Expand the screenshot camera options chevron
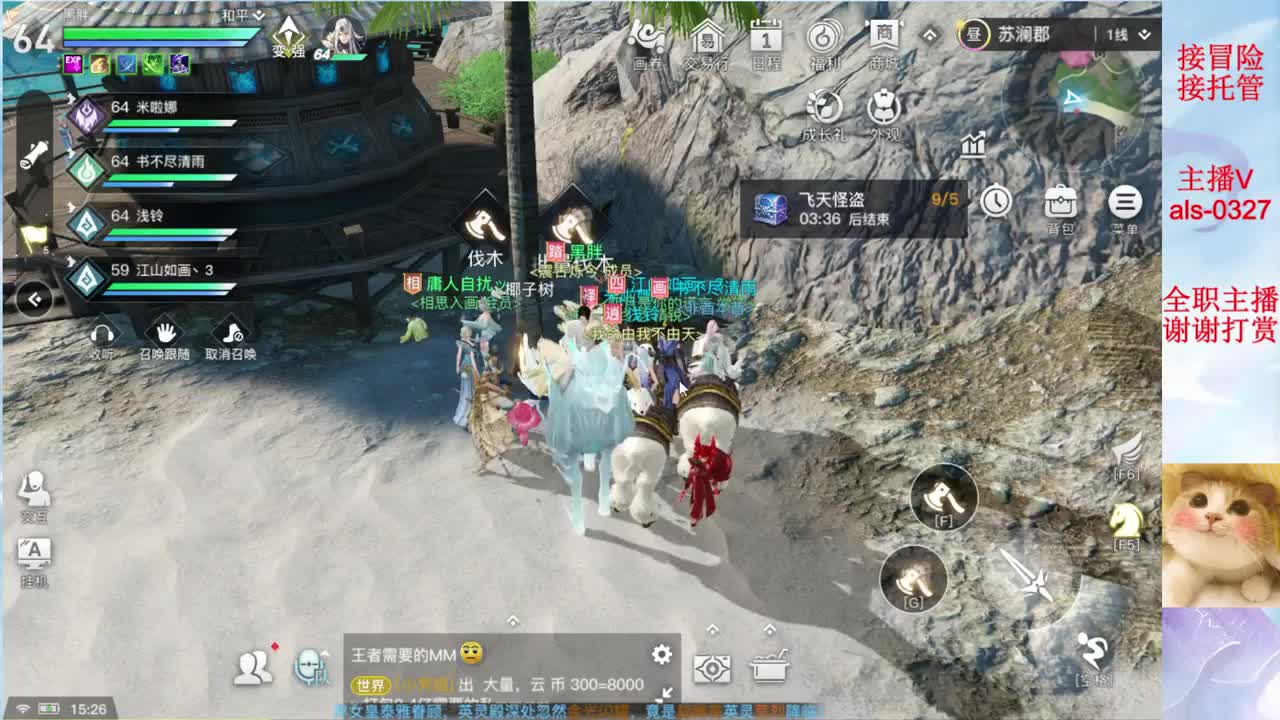1280x720 pixels. (x=712, y=629)
